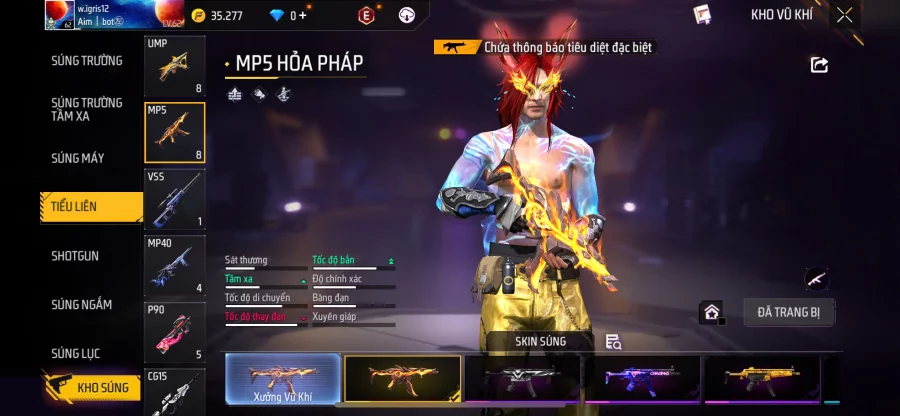900x416 pixels.
Task: Open the Súng Lục category
Action: coord(76,353)
